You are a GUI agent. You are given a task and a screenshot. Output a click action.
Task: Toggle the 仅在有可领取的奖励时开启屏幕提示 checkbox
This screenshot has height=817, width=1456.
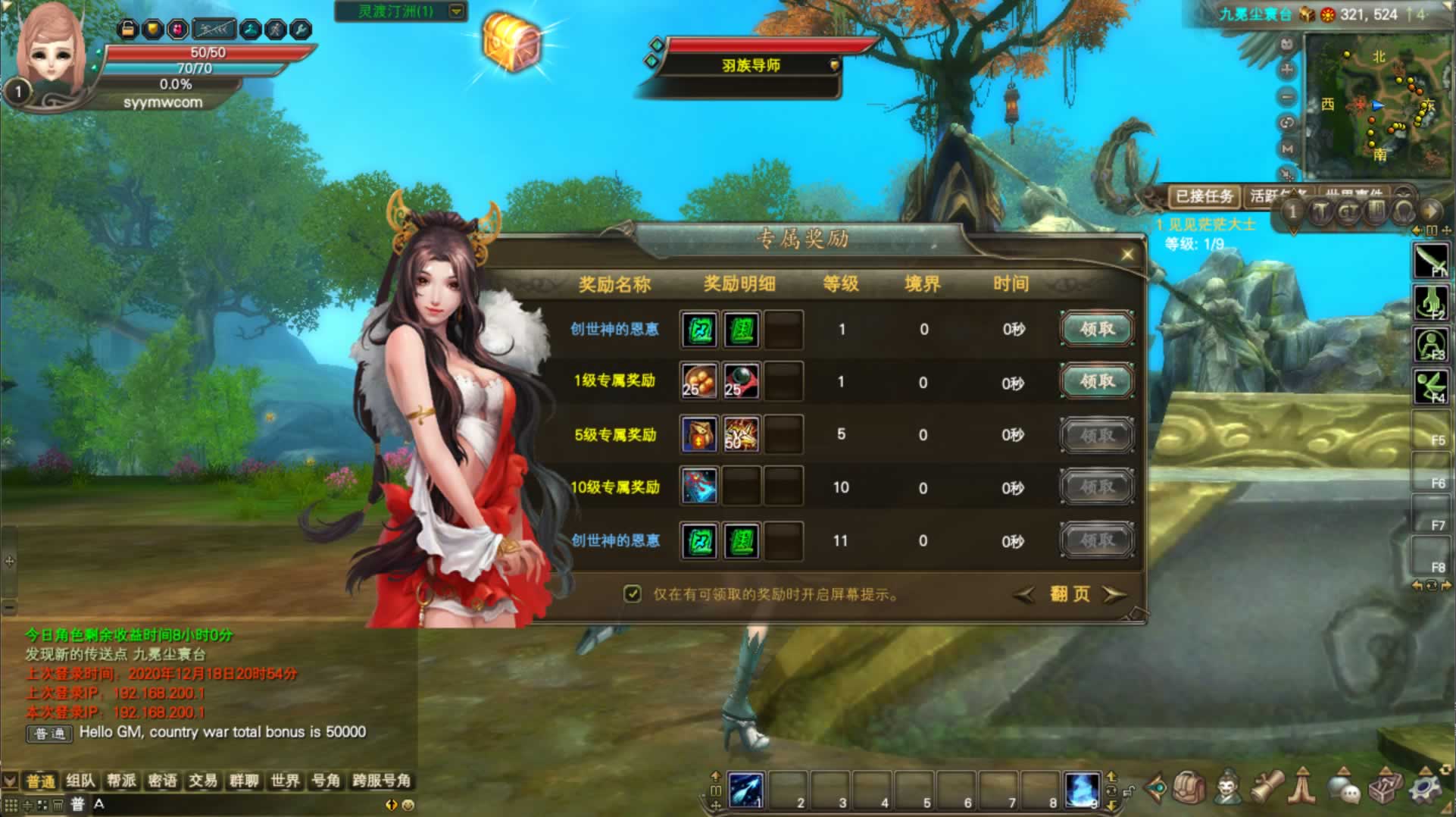pos(633,594)
